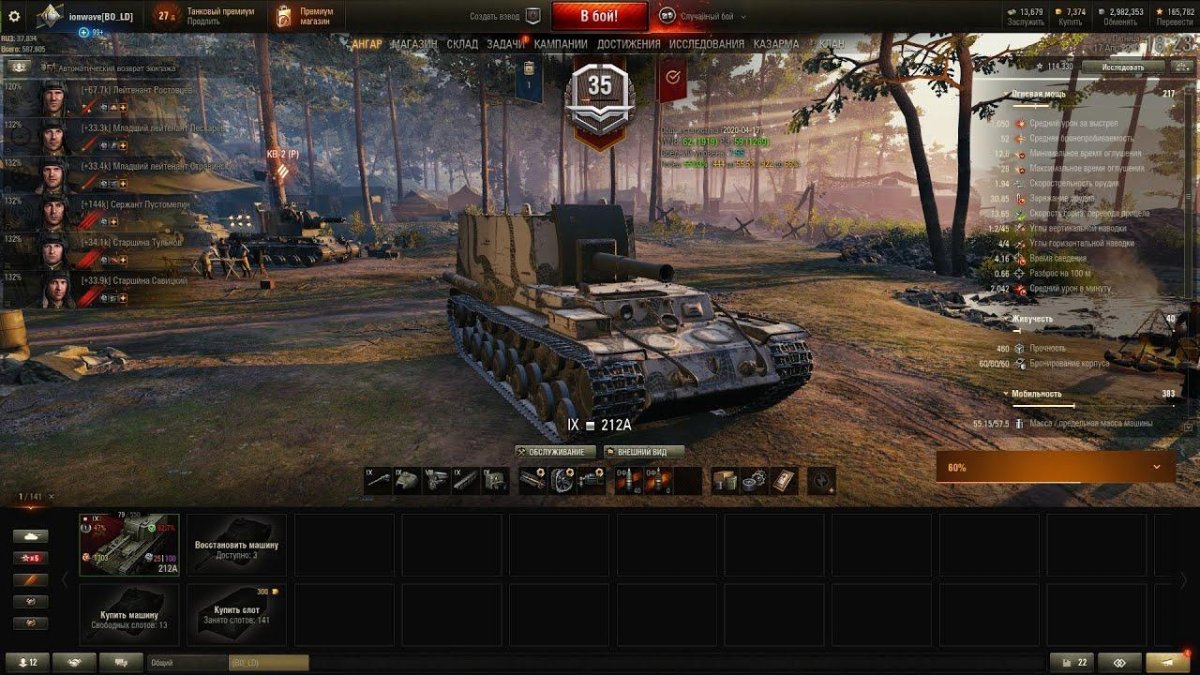Switch to the Магазин tab
This screenshot has width=1200, height=675.
(x=414, y=44)
